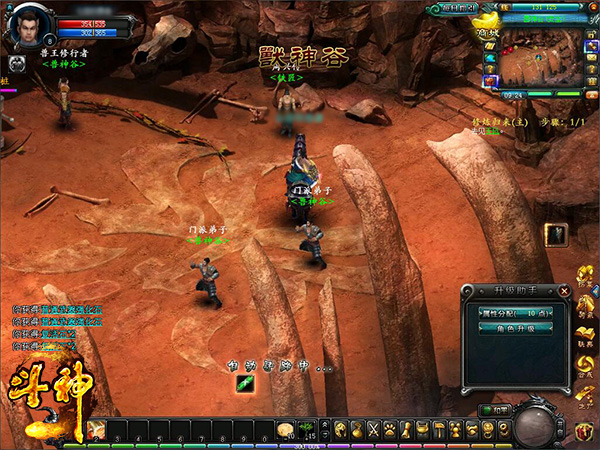Use the bread food item in hotbar
The image size is (600, 450).
click(x=285, y=428)
